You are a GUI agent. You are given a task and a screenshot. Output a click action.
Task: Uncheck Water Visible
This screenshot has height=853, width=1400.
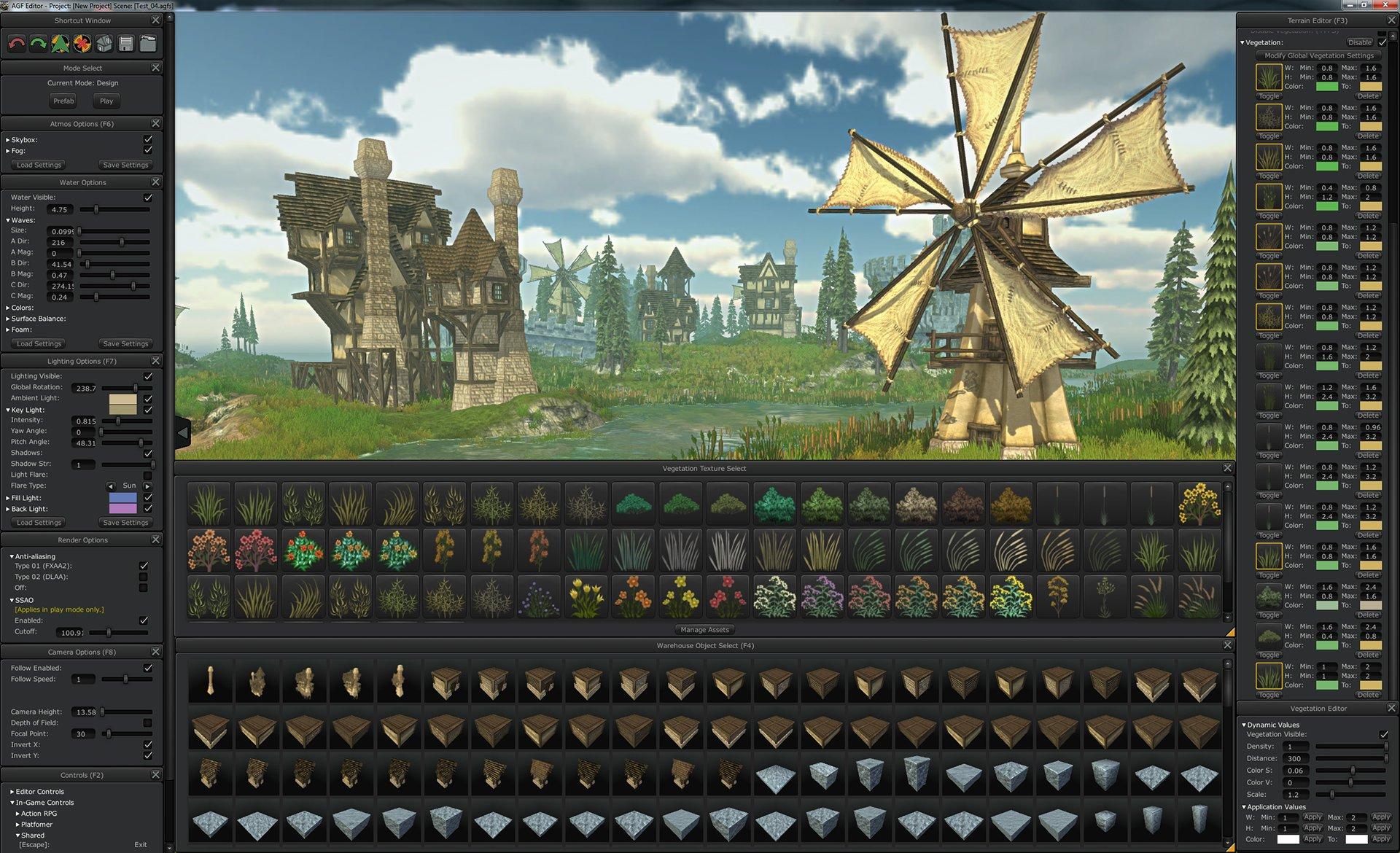(148, 198)
